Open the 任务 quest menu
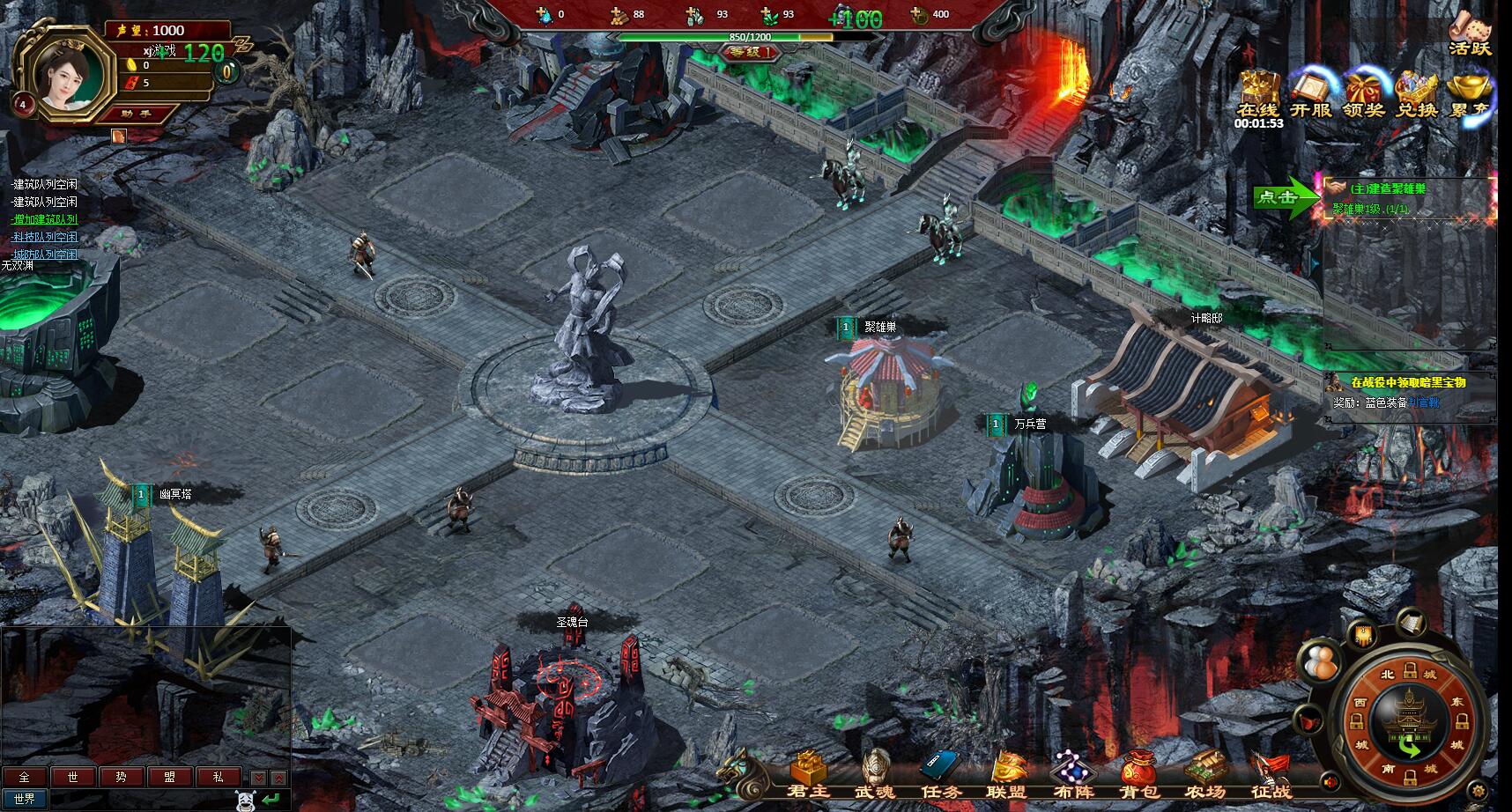Image resolution: width=1512 pixels, height=812 pixels. [940, 775]
